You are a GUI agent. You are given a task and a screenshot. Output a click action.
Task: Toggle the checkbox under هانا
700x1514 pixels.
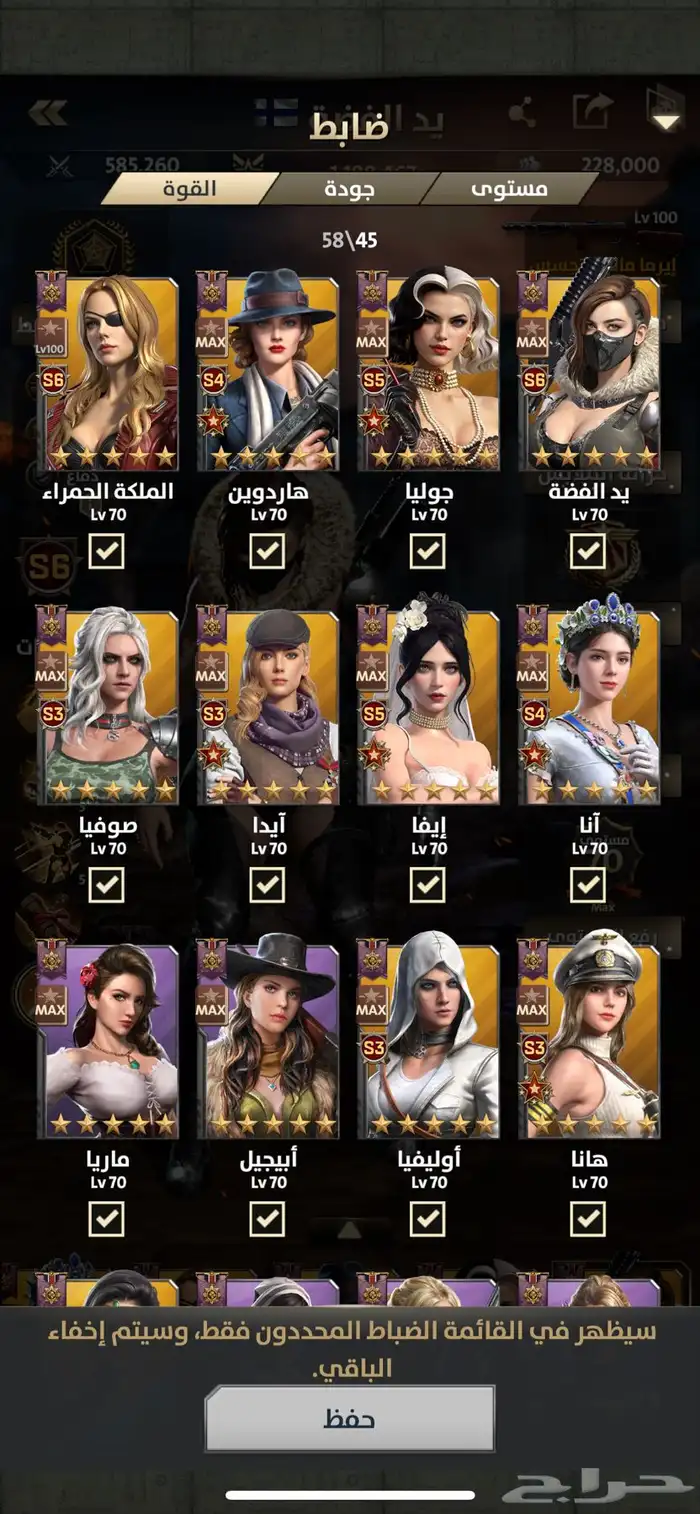[x=588, y=1218]
